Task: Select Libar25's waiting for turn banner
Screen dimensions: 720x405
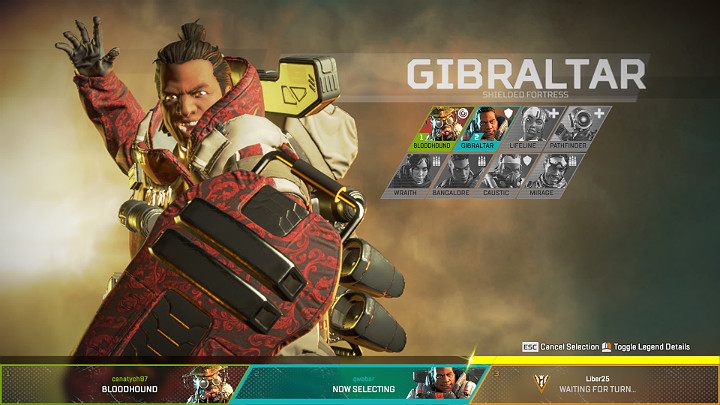Action: click(x=600, y=384)
